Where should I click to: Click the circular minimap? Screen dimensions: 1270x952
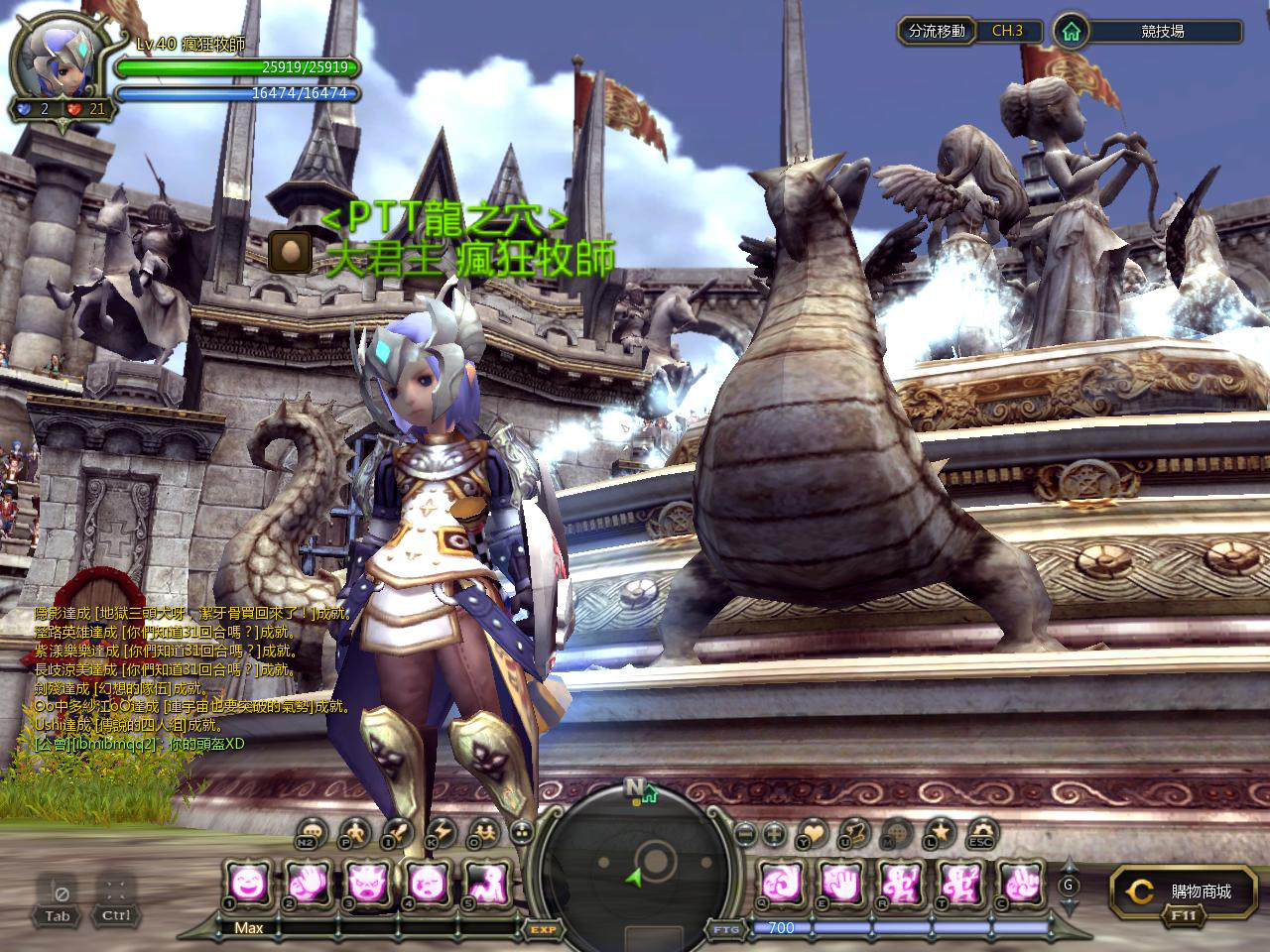635,865
